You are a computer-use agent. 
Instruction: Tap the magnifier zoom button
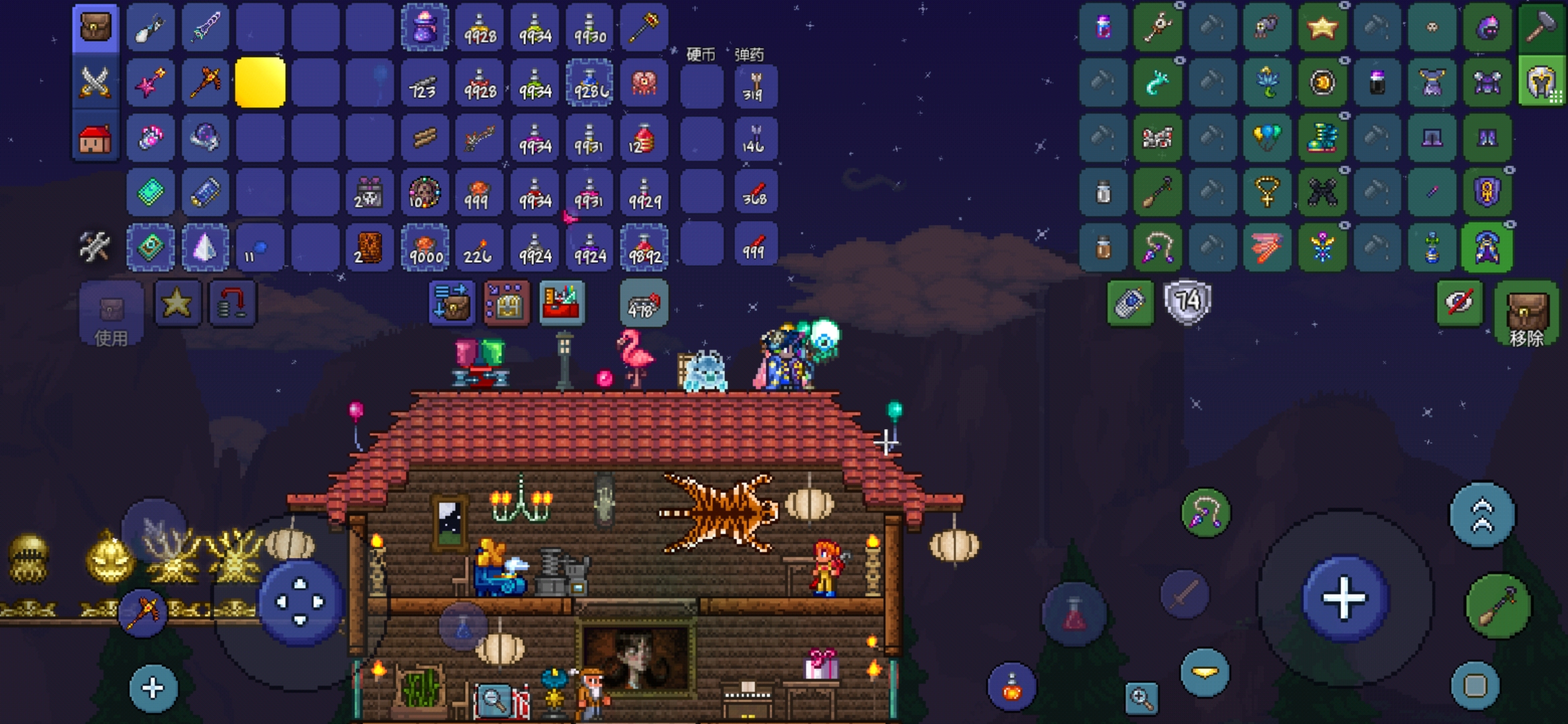(1141, 698)
